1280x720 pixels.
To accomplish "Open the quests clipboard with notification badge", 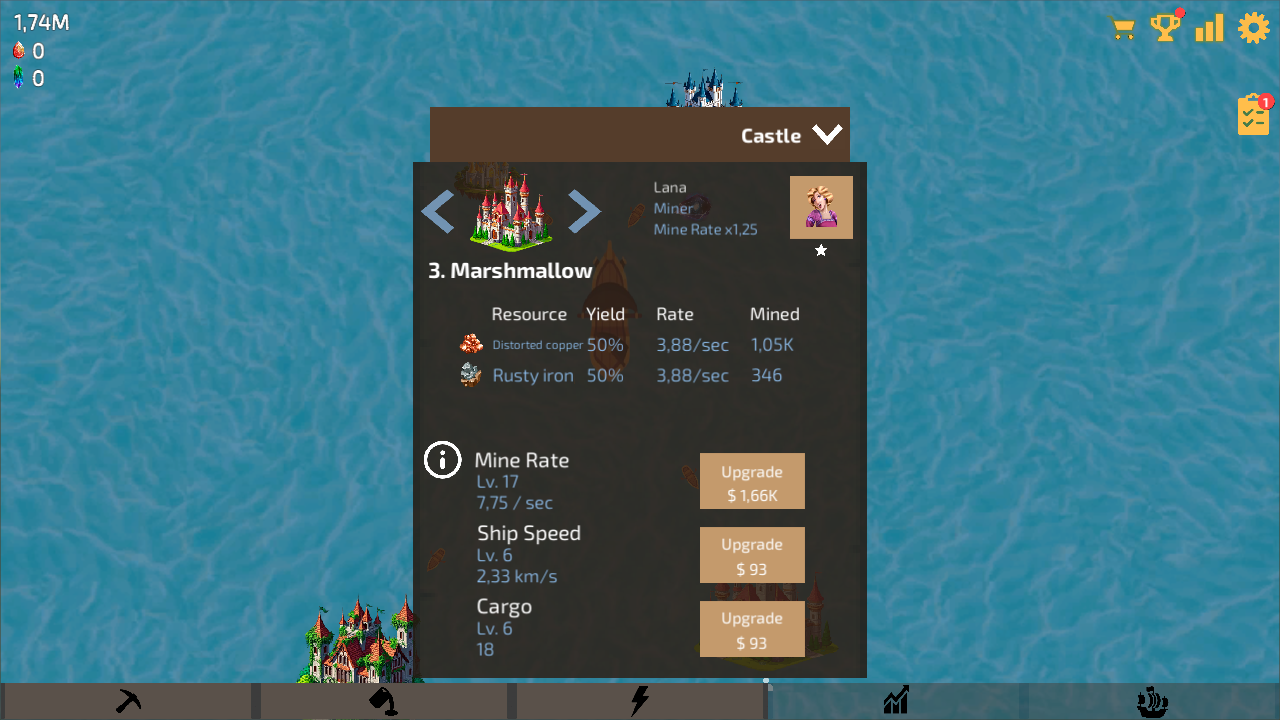I will coord(1253,114).
